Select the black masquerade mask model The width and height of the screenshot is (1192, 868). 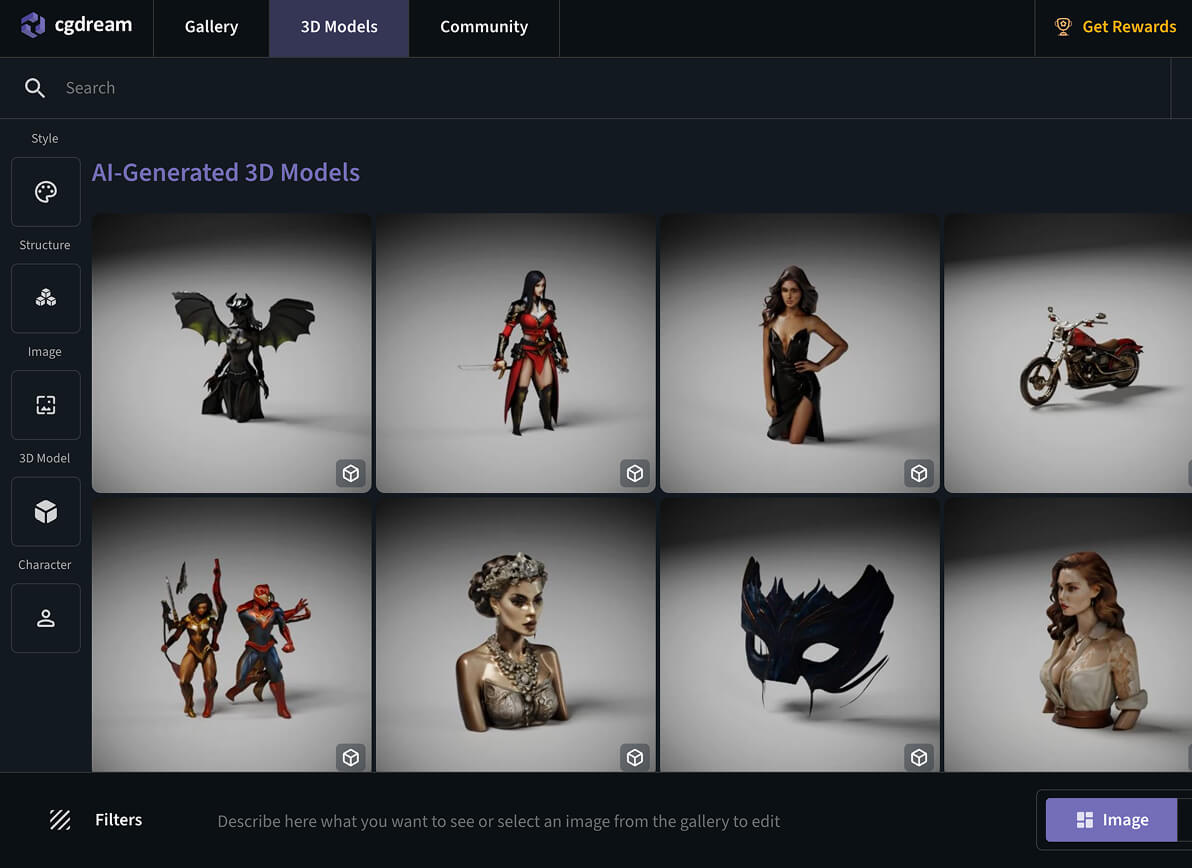pos(800,635)
